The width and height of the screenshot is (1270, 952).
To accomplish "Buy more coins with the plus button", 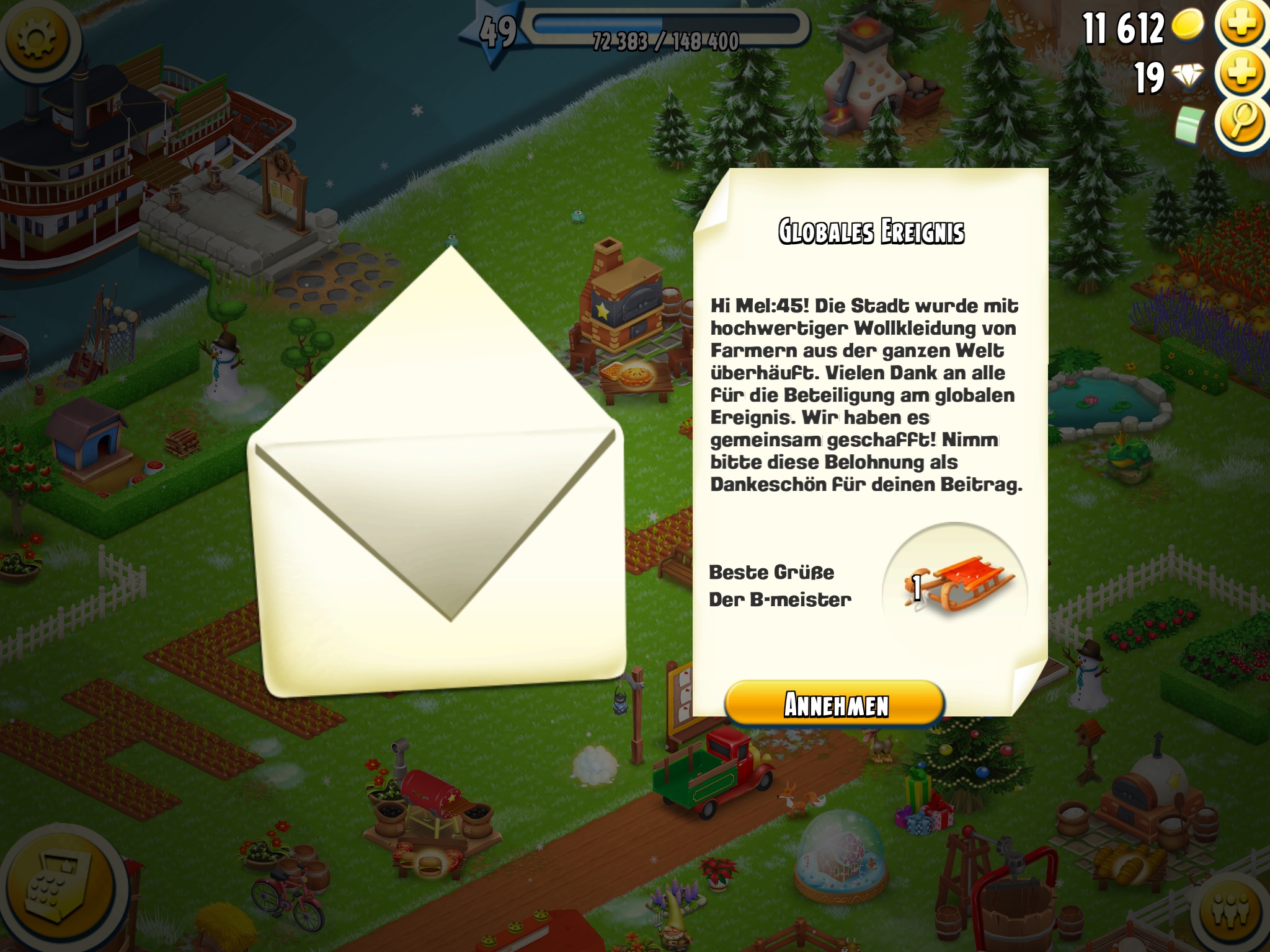I will tap(1242, 25).
